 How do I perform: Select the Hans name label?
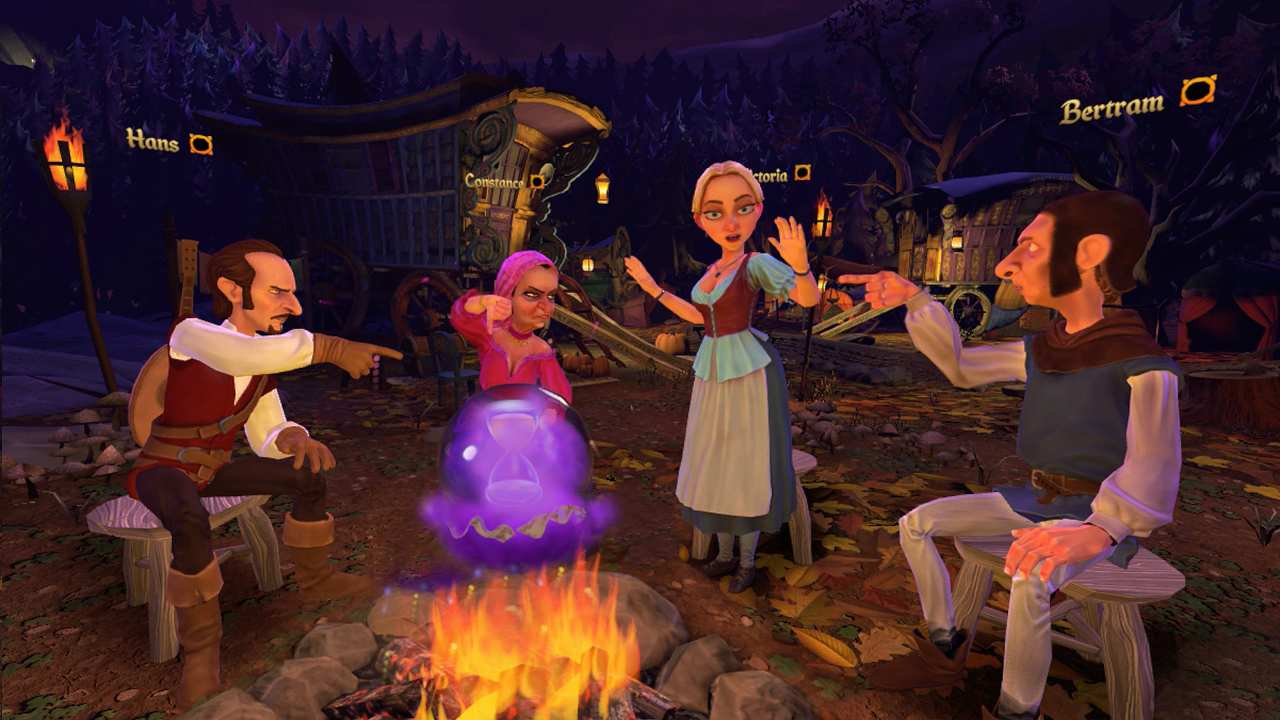(151, 143)
